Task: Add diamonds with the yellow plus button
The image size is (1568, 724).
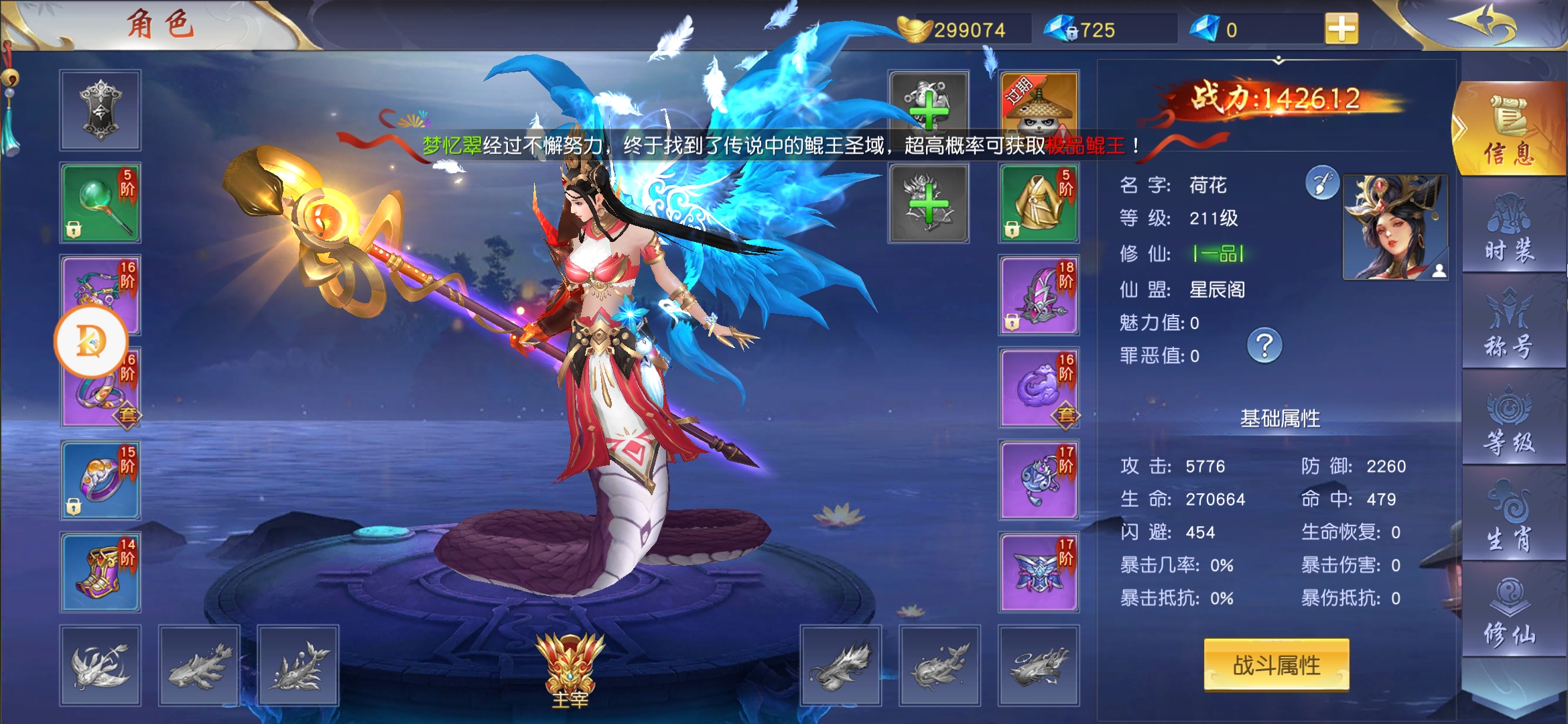Action: [x=1342, y=29]
